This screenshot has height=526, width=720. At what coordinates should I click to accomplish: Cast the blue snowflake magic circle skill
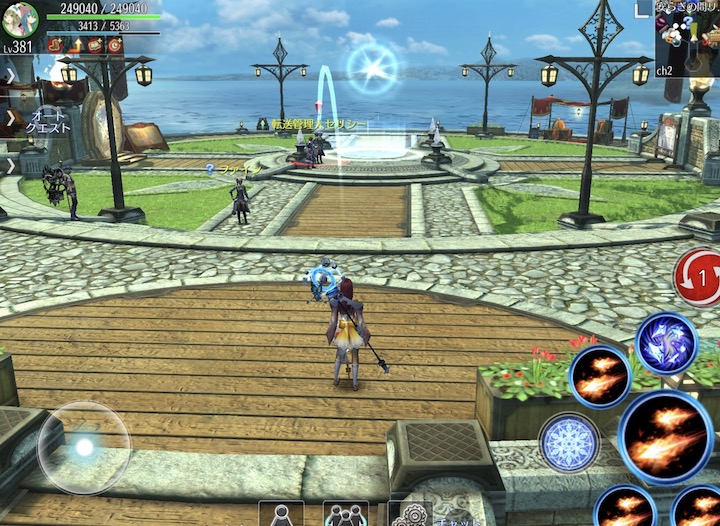click(569, 441)
